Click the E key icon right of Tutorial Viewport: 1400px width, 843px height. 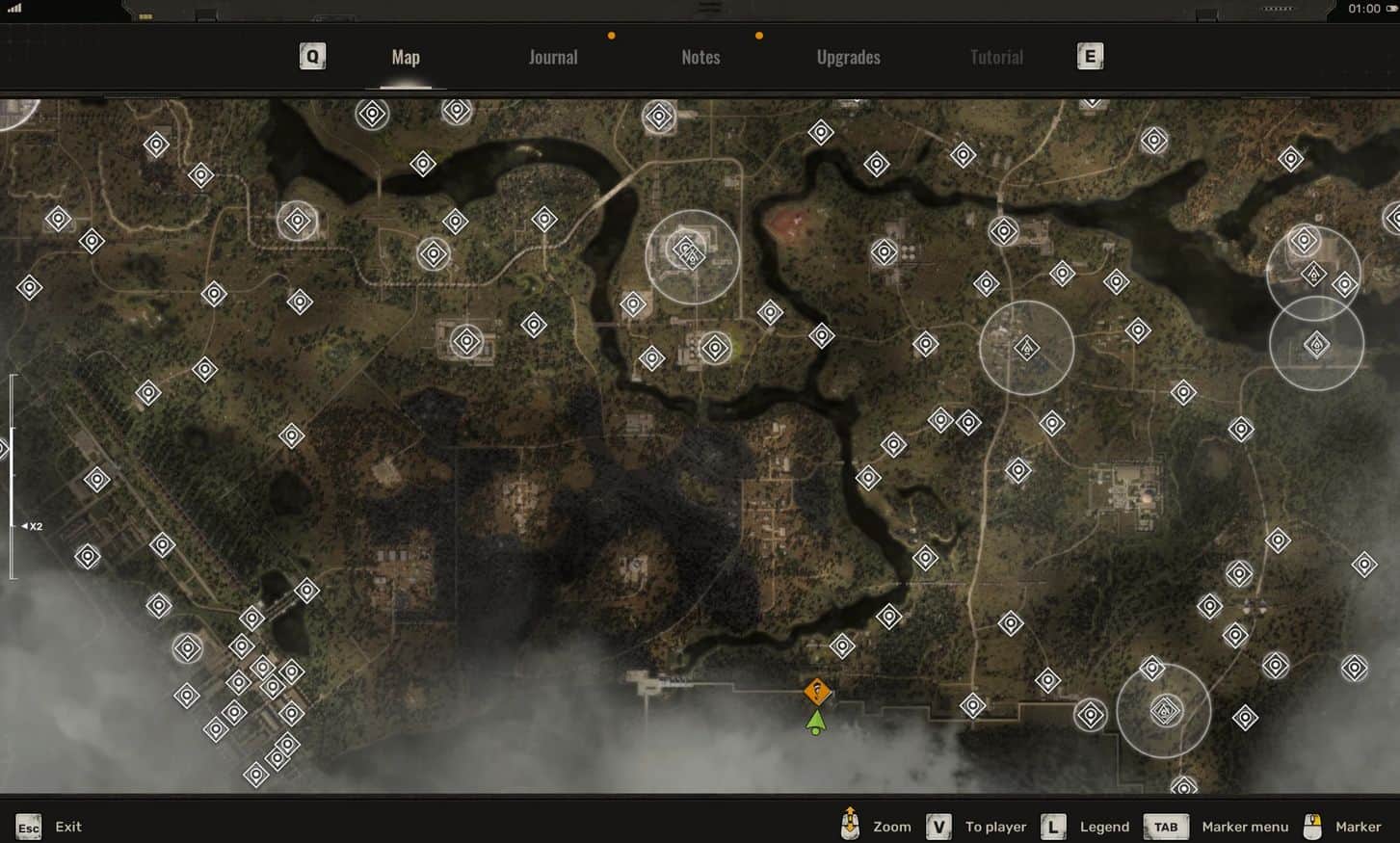point(1090,56)
